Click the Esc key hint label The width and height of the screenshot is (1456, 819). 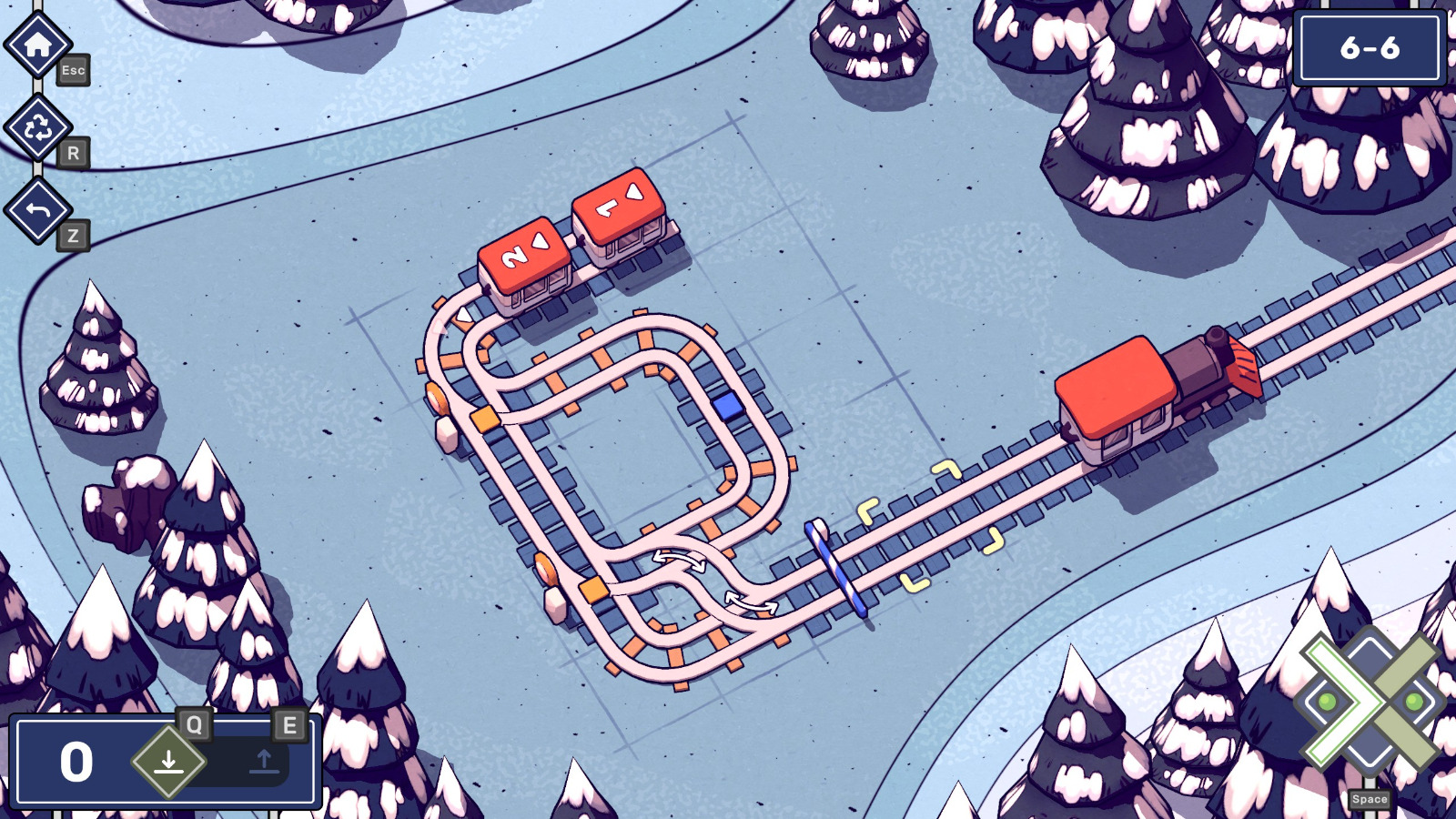point(73,71)
